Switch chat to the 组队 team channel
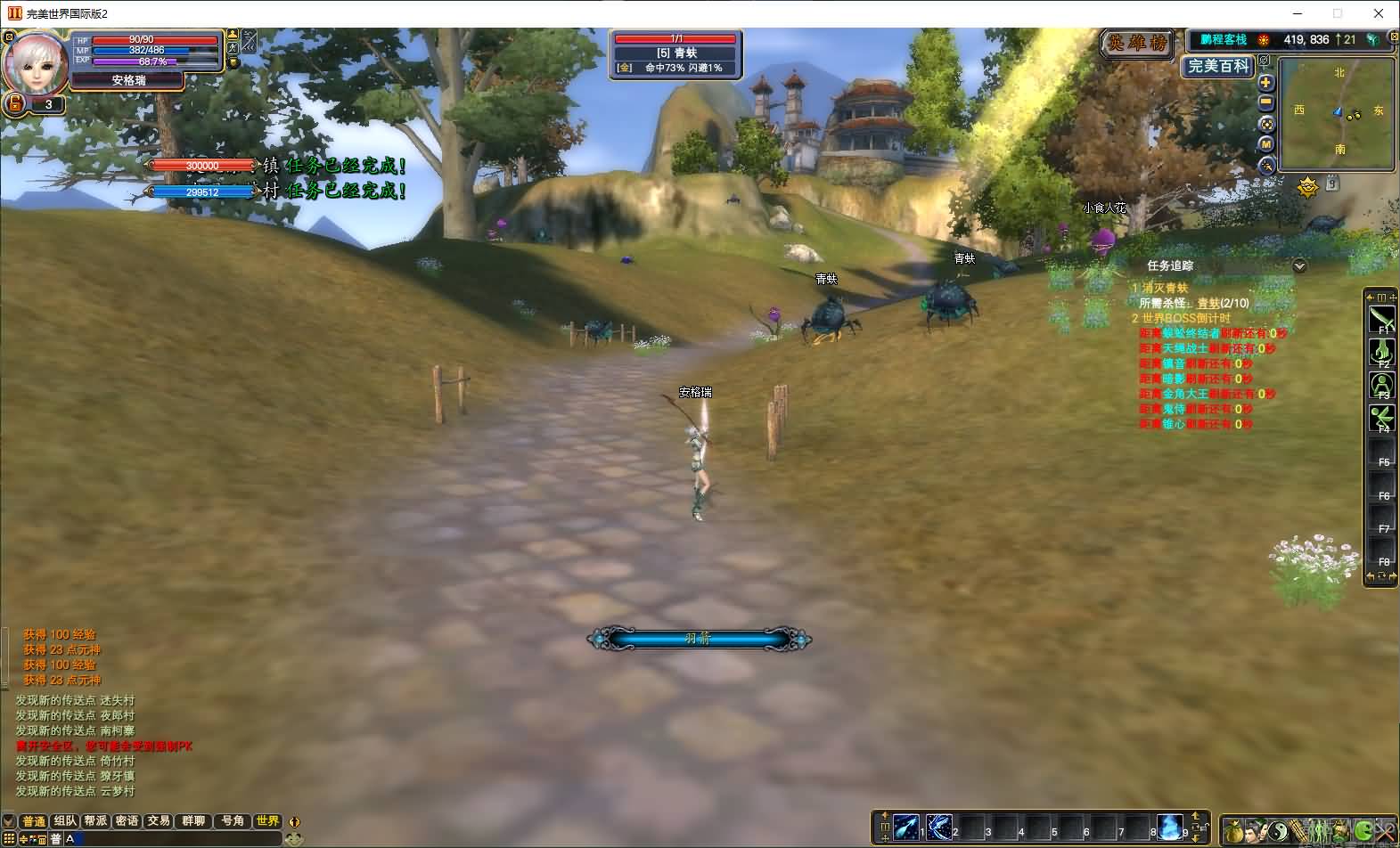This screenshot has width=1400, height=848. point(65,821)
